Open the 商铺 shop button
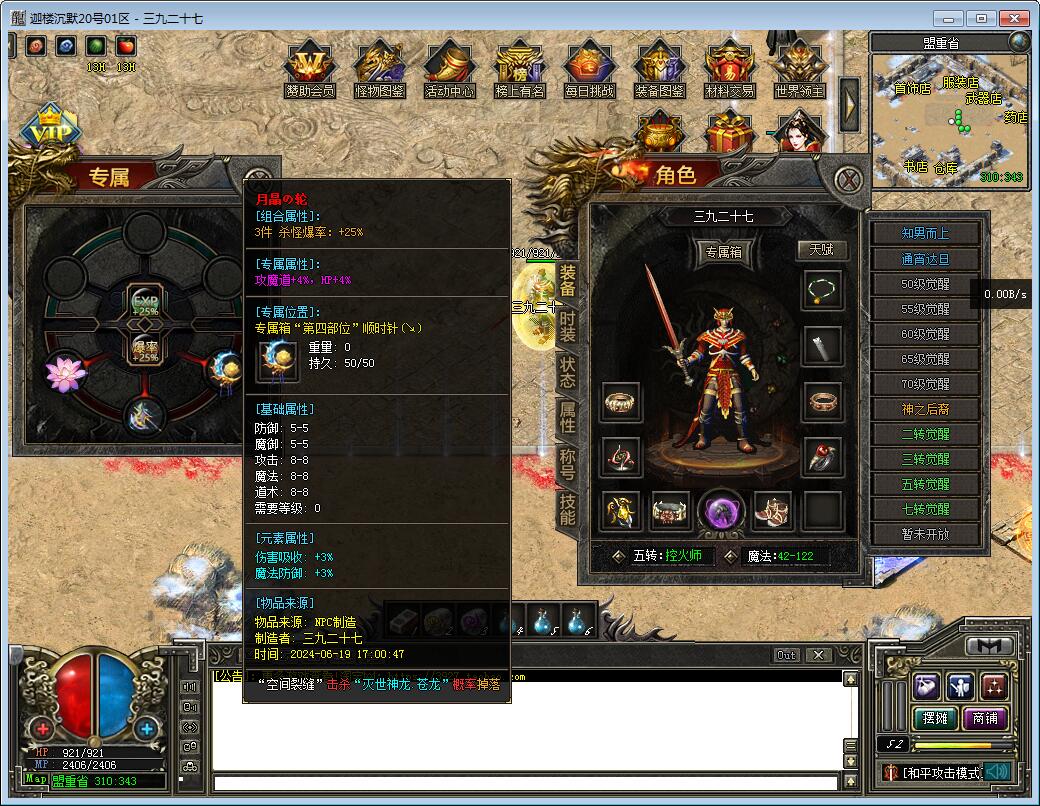The image size is (1040, 806). pos(984,718)
